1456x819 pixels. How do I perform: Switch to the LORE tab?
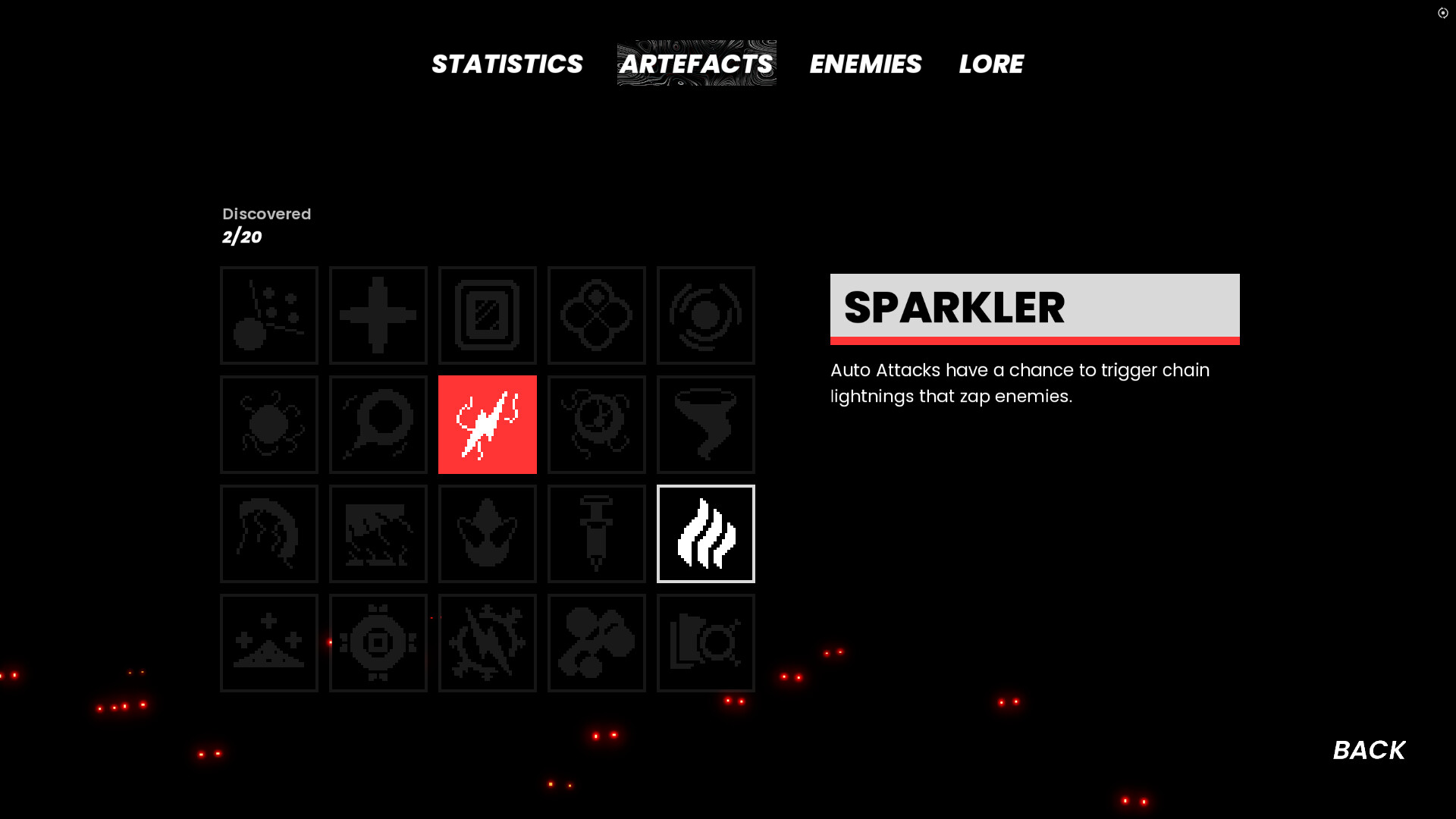pos(991,64)
